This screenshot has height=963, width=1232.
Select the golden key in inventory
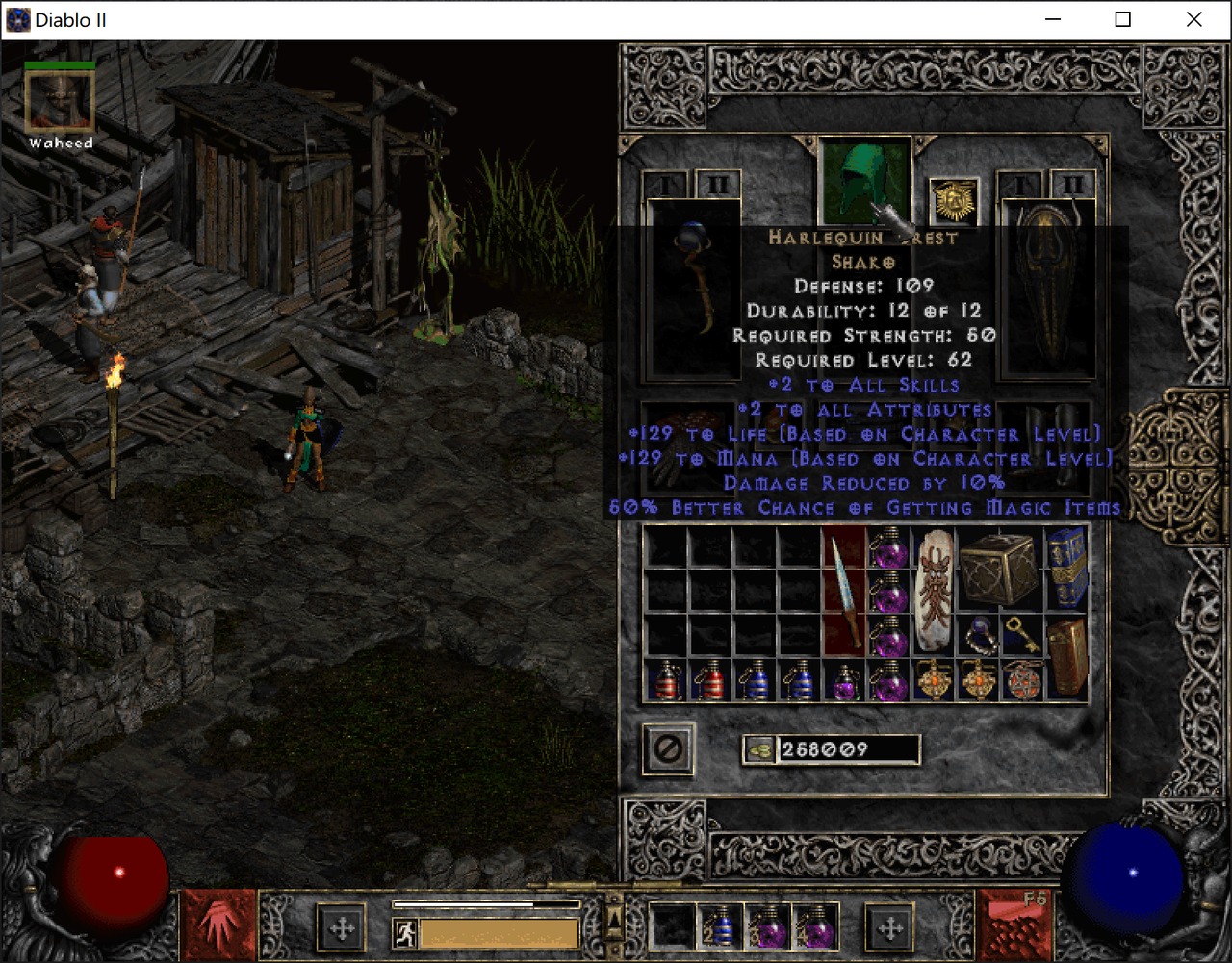(1019, 633)
